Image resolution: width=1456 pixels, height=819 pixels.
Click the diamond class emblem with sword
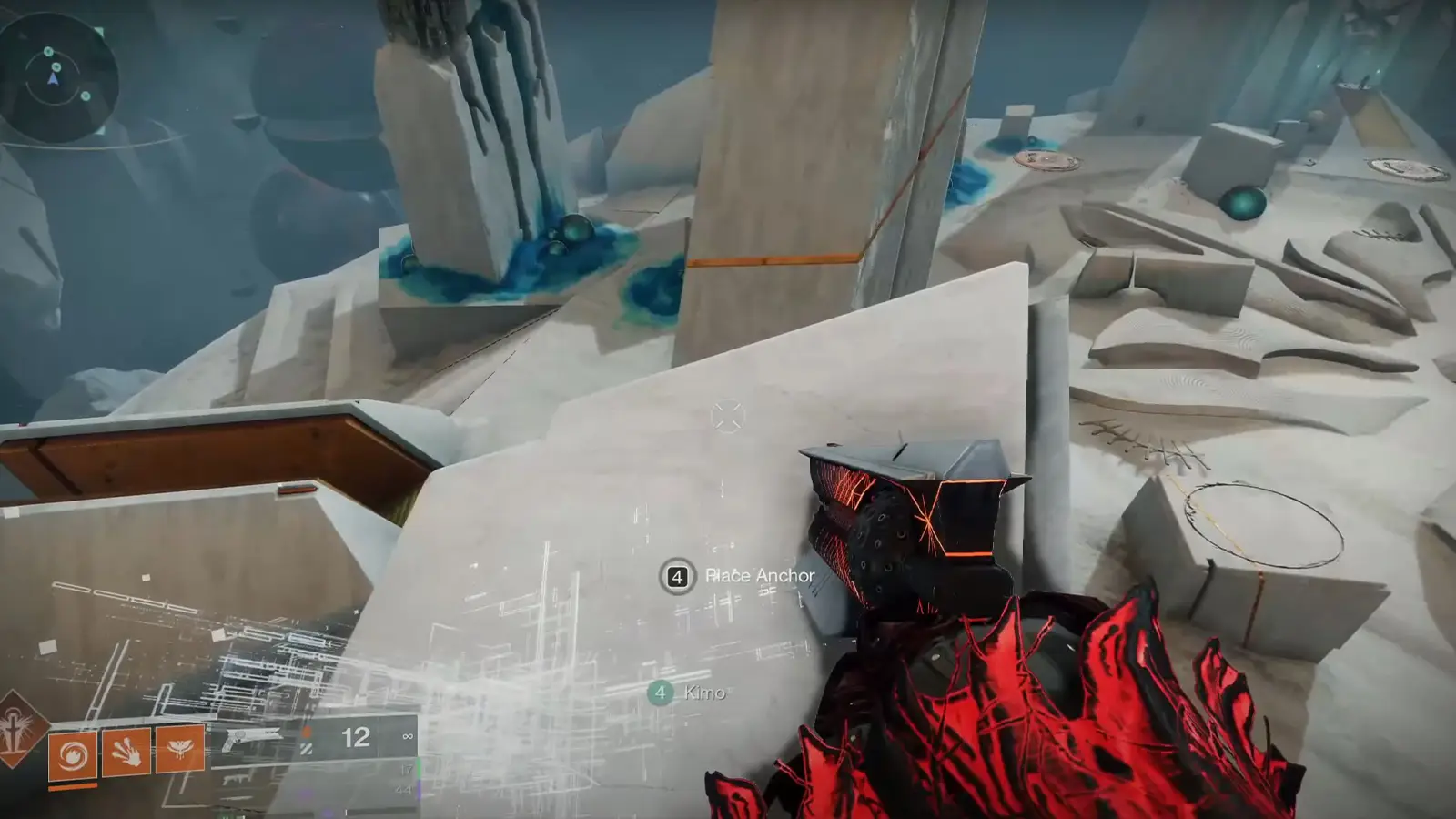[x=14, y=737]
